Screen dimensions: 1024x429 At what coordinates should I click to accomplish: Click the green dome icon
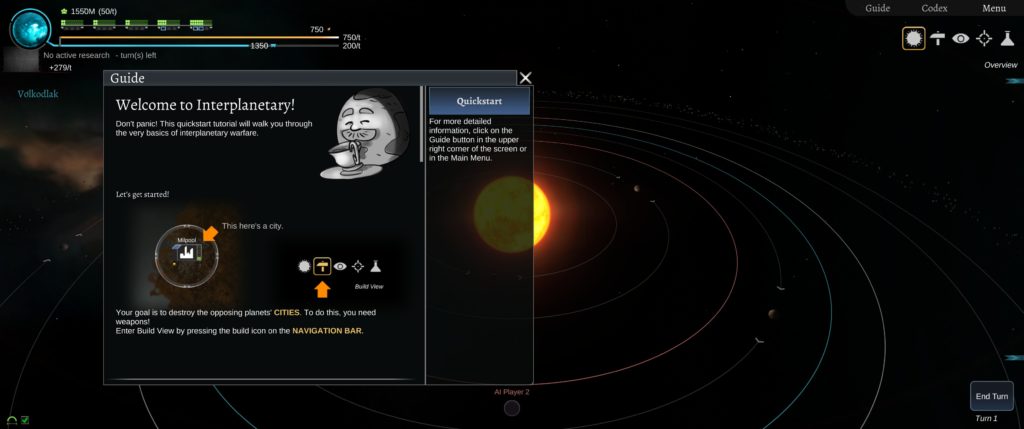[x=12, y=420]
